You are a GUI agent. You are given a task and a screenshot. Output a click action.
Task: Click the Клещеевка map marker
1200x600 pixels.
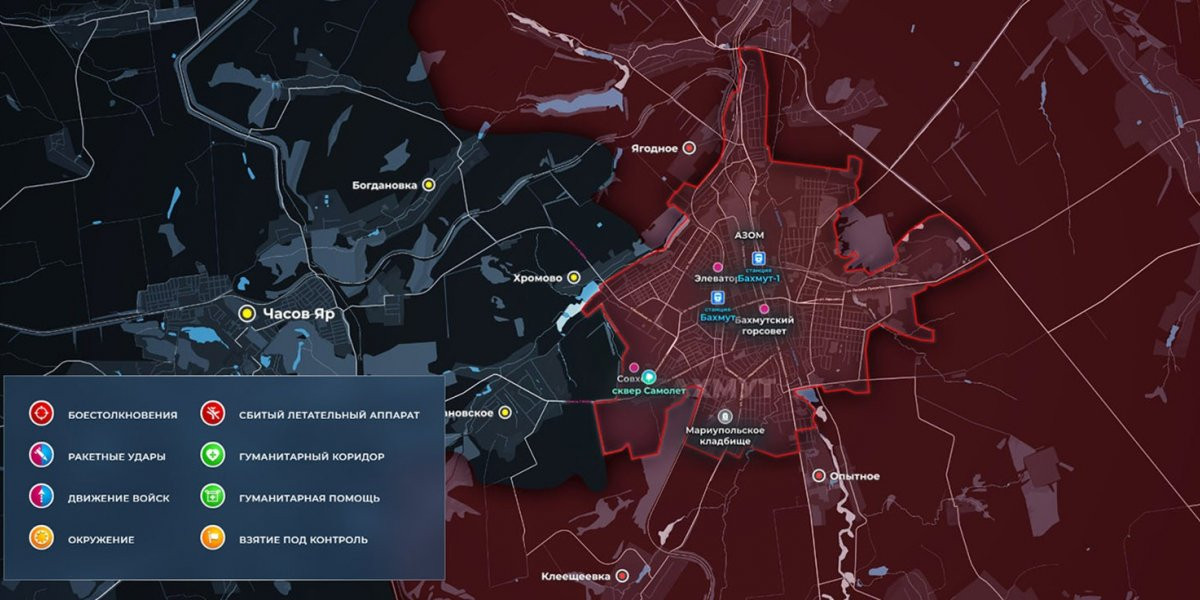tap(622, 576)
